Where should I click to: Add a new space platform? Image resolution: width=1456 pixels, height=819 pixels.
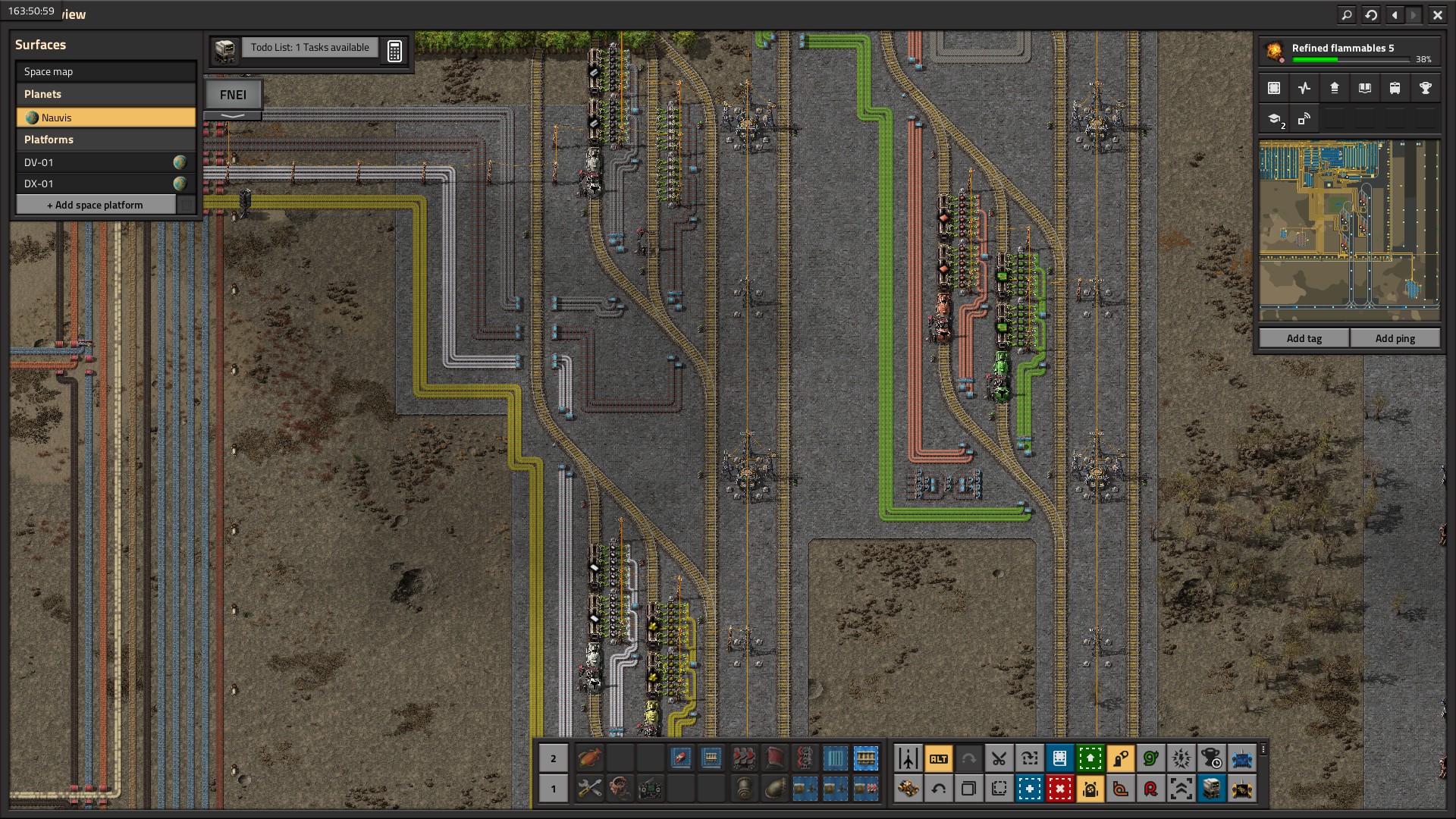click(x=96, y=205)
